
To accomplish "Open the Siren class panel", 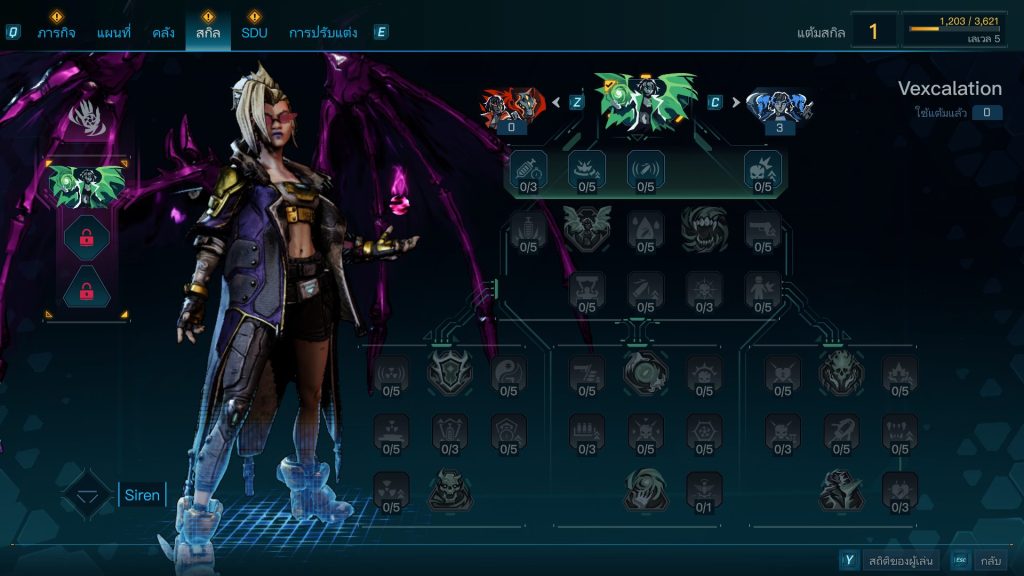I will coord(141,495).
